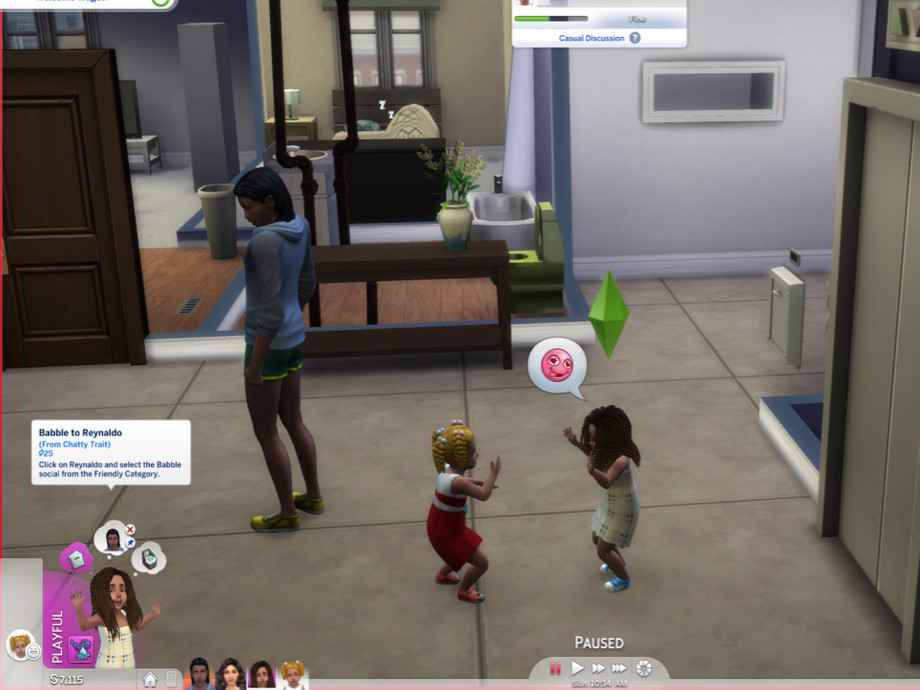This screenshot has height=690, width=920.
Task: Pause the game with the red pause button
Action: pyautogui.click(x=555, y=668)
